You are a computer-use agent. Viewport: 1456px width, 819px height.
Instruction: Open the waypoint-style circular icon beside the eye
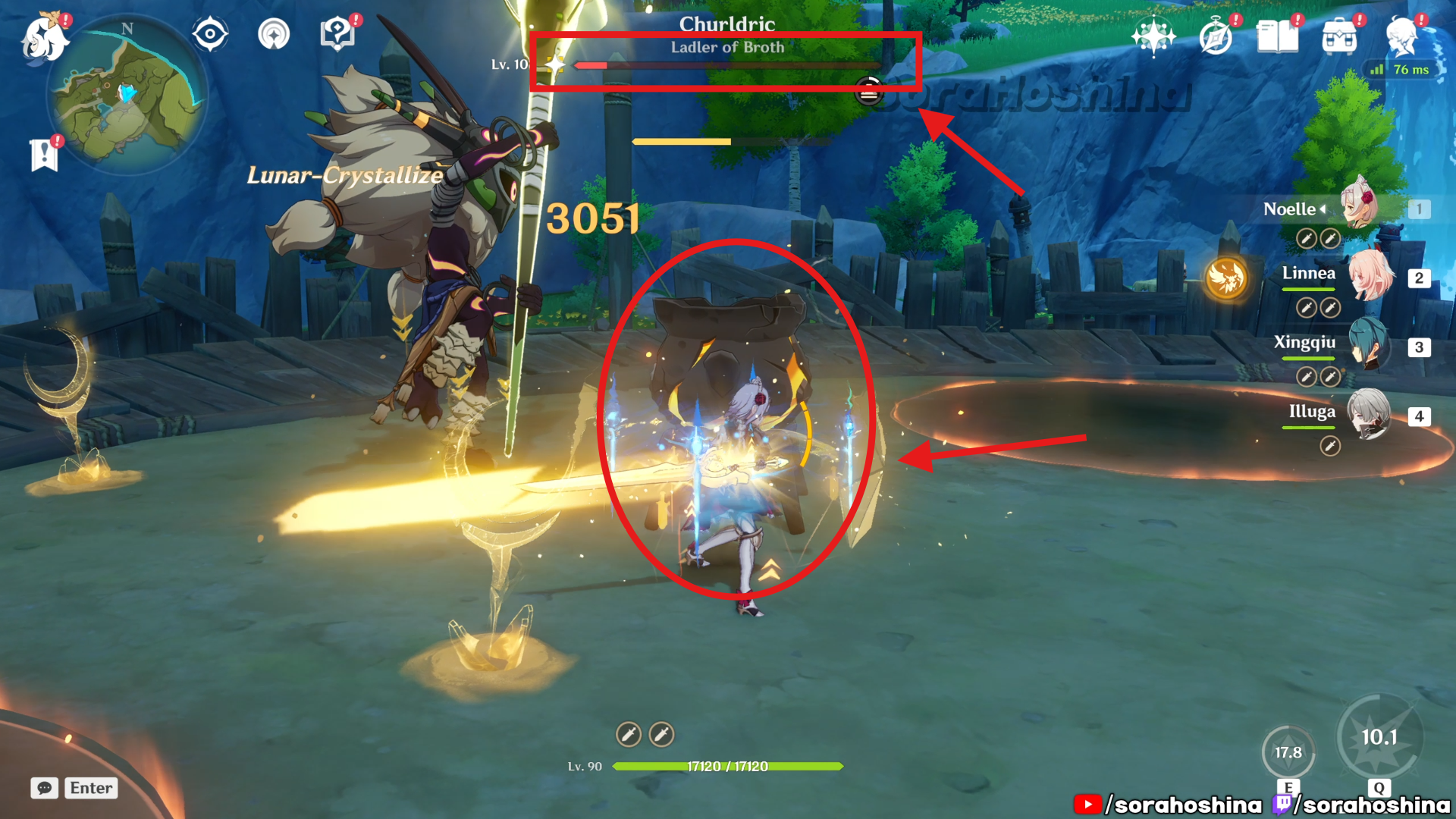coord(274,34)
